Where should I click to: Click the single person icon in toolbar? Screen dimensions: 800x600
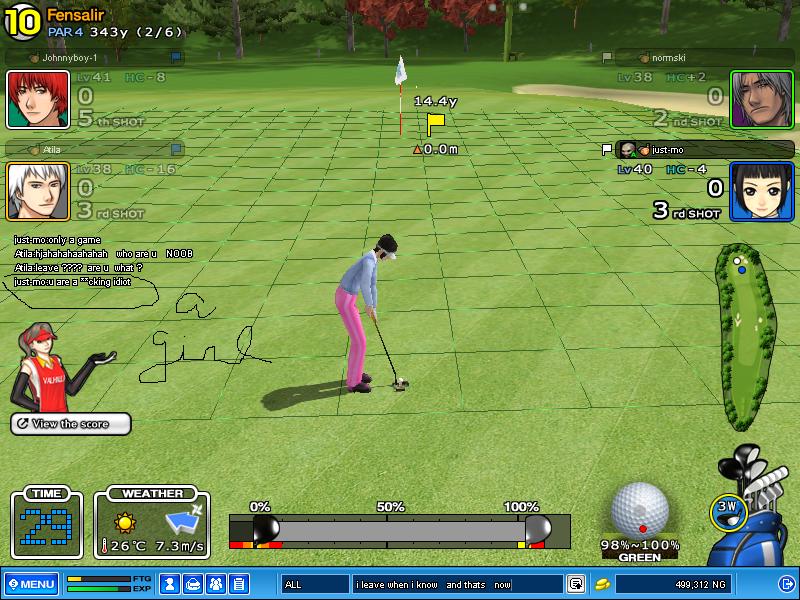(171, 584)
